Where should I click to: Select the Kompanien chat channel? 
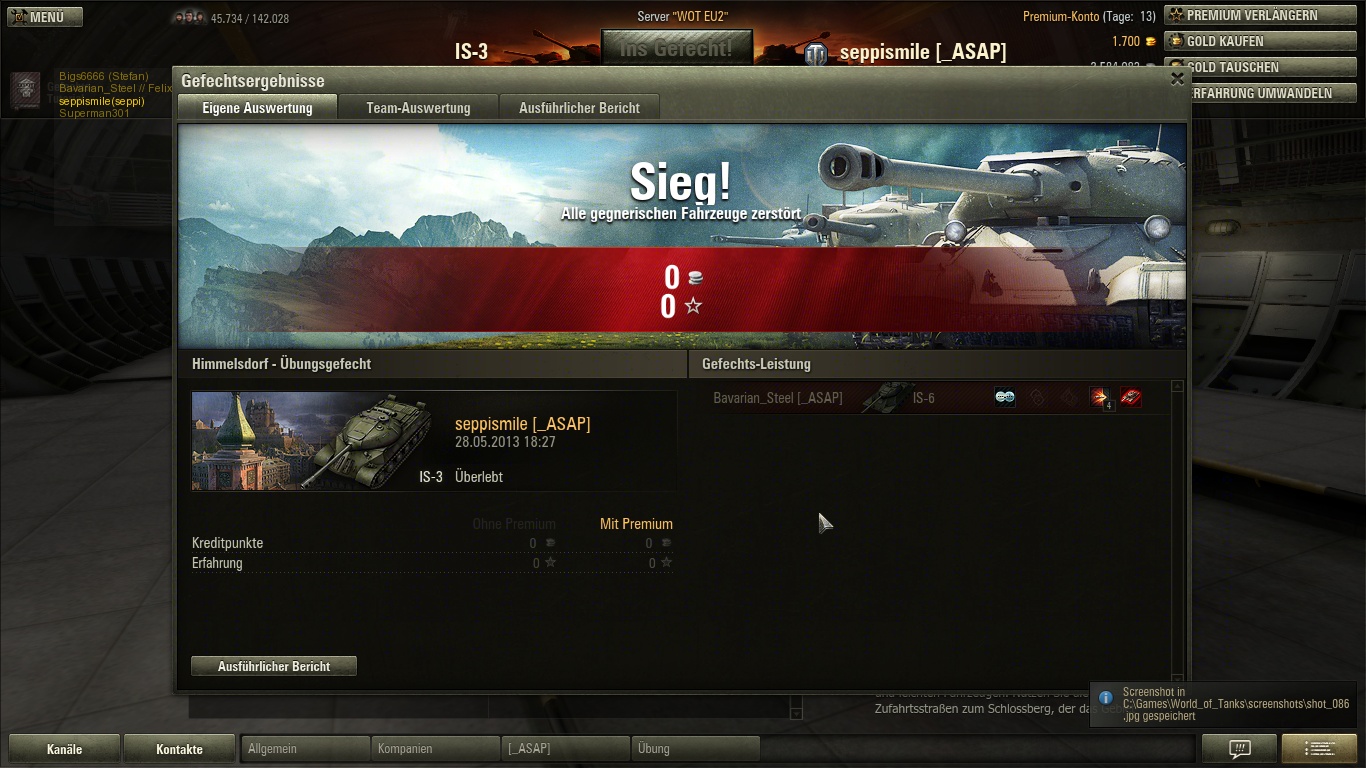pyautogui.click(x=435, y=749)
